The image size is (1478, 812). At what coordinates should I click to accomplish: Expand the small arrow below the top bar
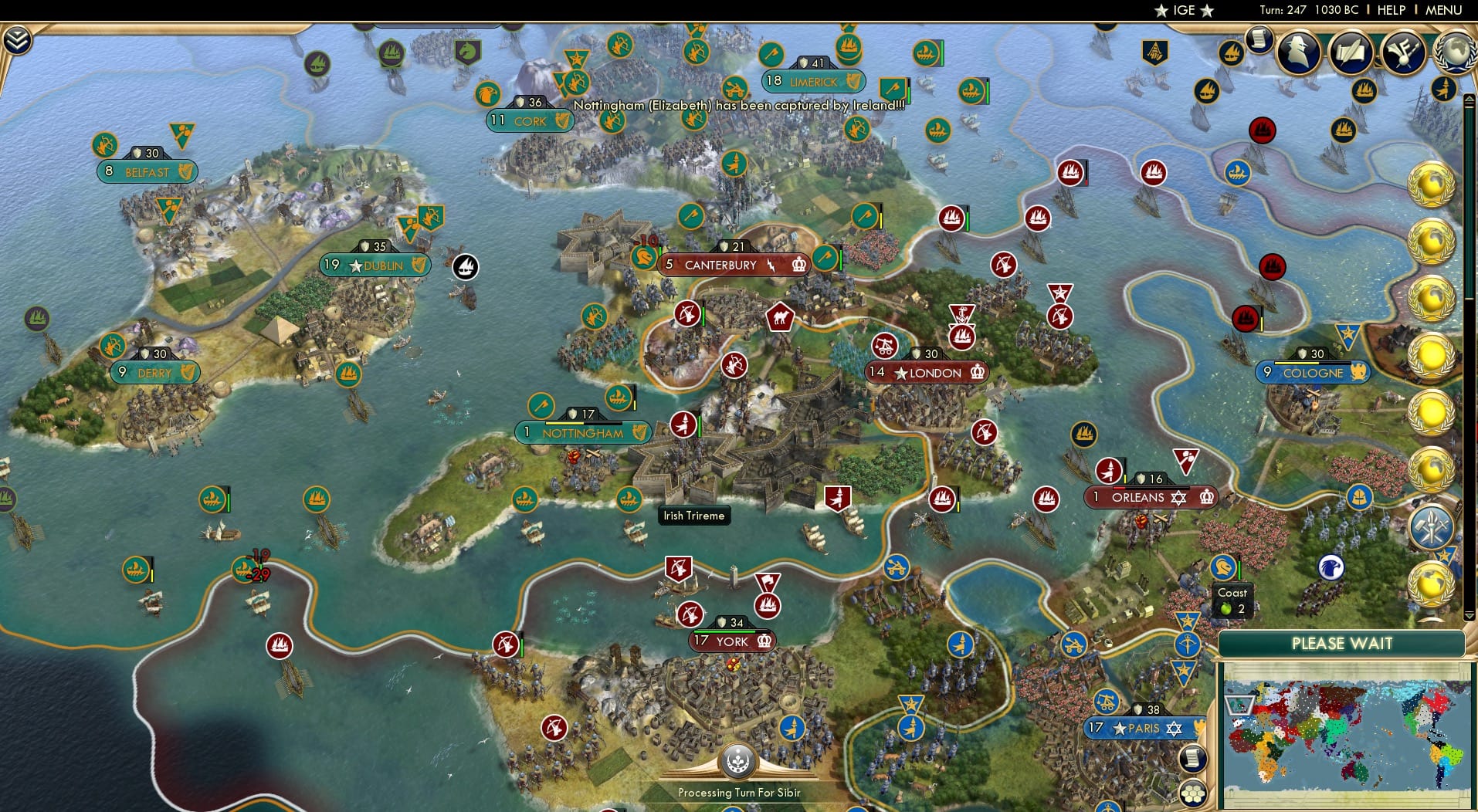click(1468, 97)
